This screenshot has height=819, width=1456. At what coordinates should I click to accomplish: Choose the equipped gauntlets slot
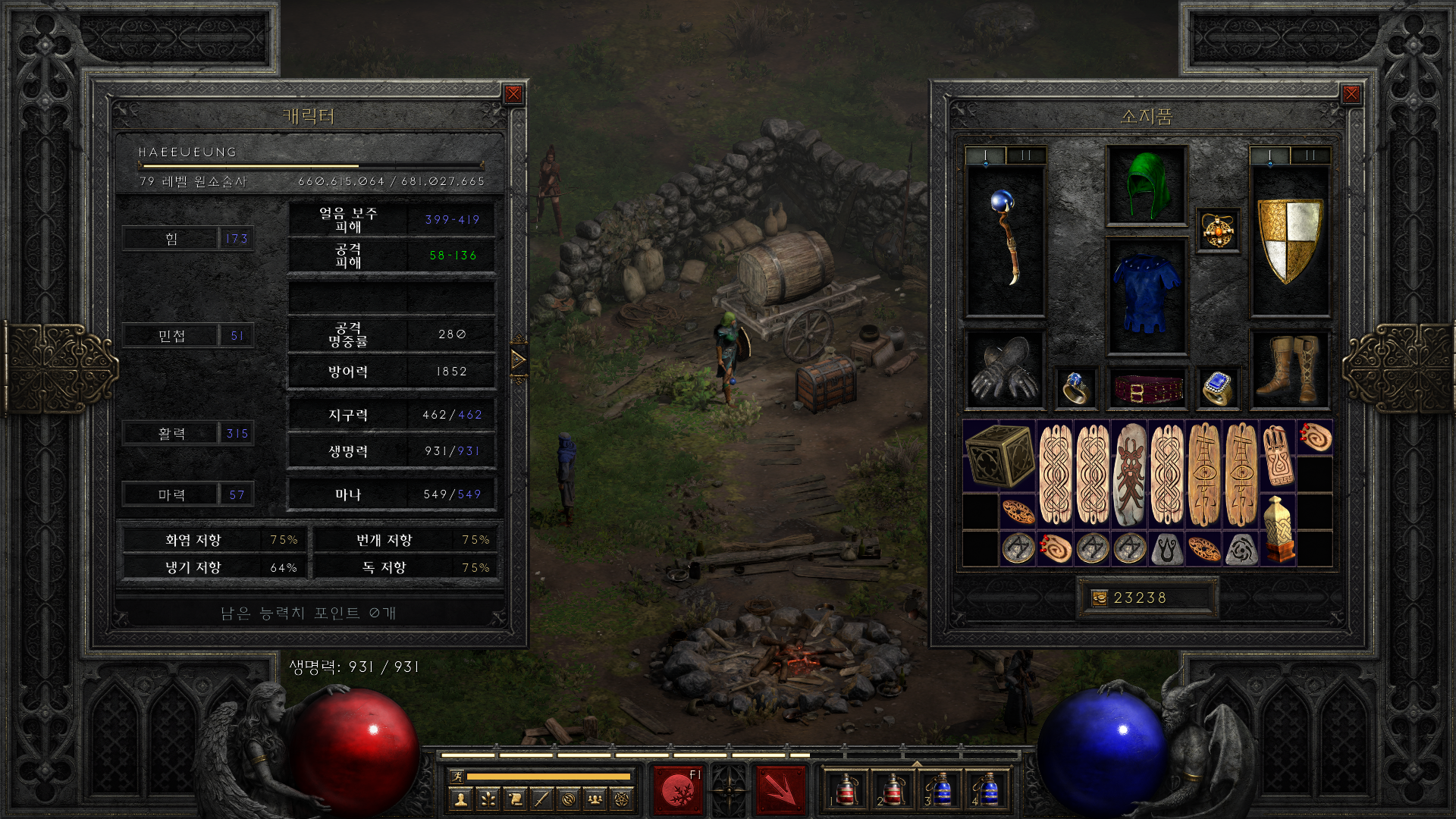(1005, 370)
